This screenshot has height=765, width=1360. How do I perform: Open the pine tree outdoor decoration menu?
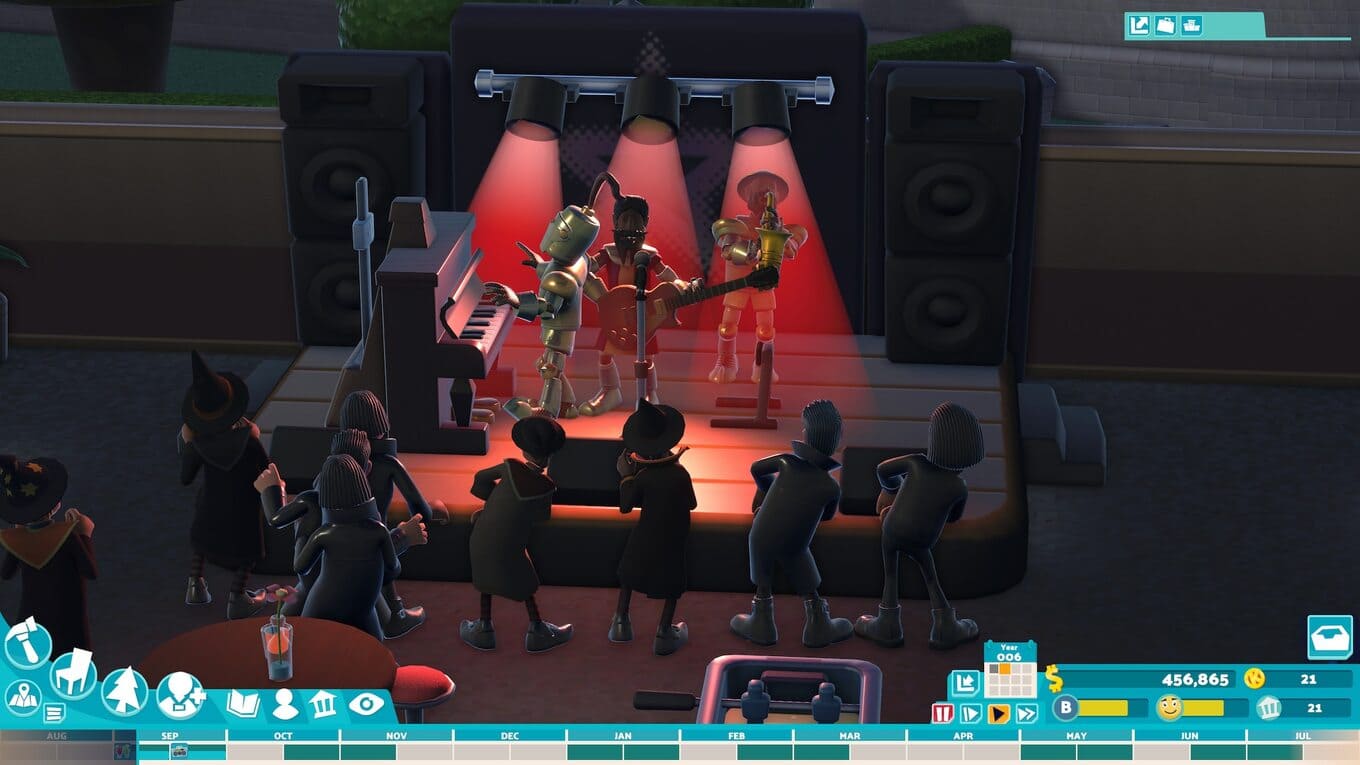(125, 691)
